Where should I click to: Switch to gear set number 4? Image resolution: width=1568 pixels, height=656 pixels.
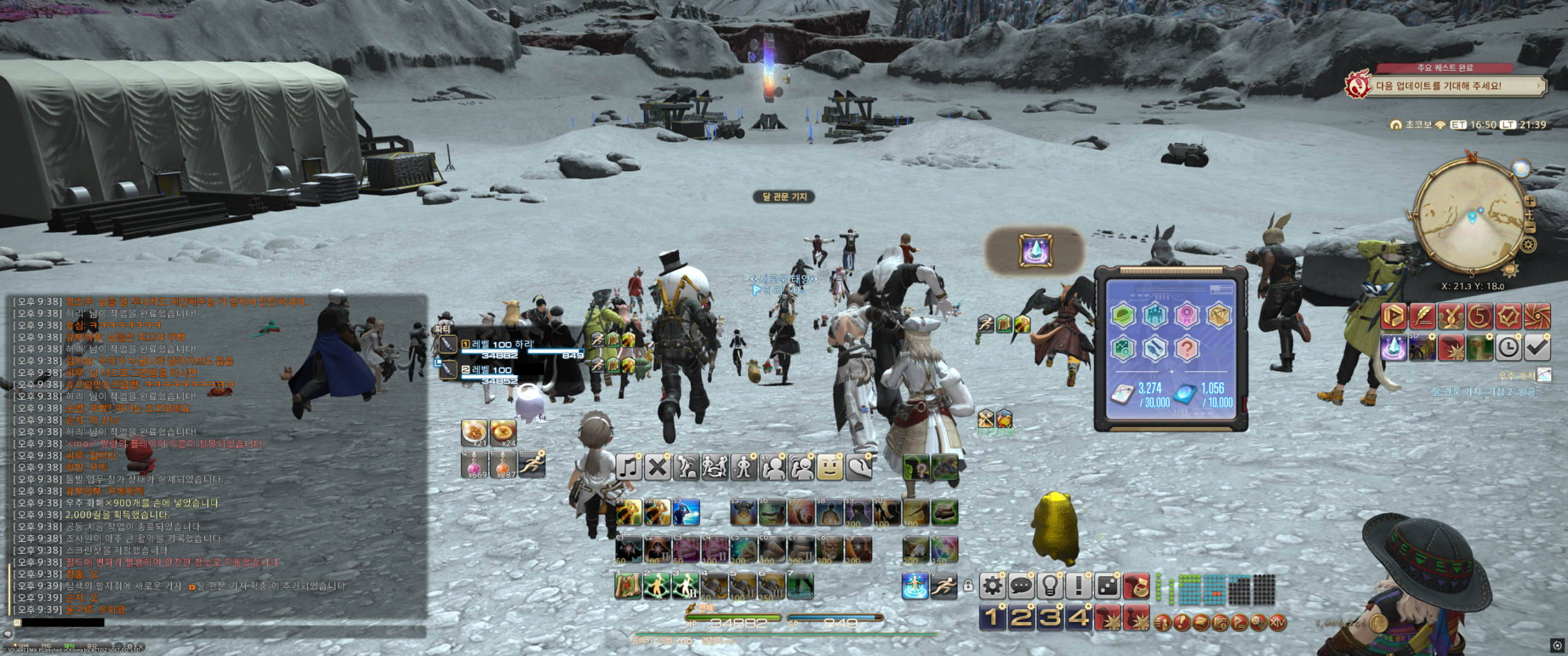coord(1078,618)
